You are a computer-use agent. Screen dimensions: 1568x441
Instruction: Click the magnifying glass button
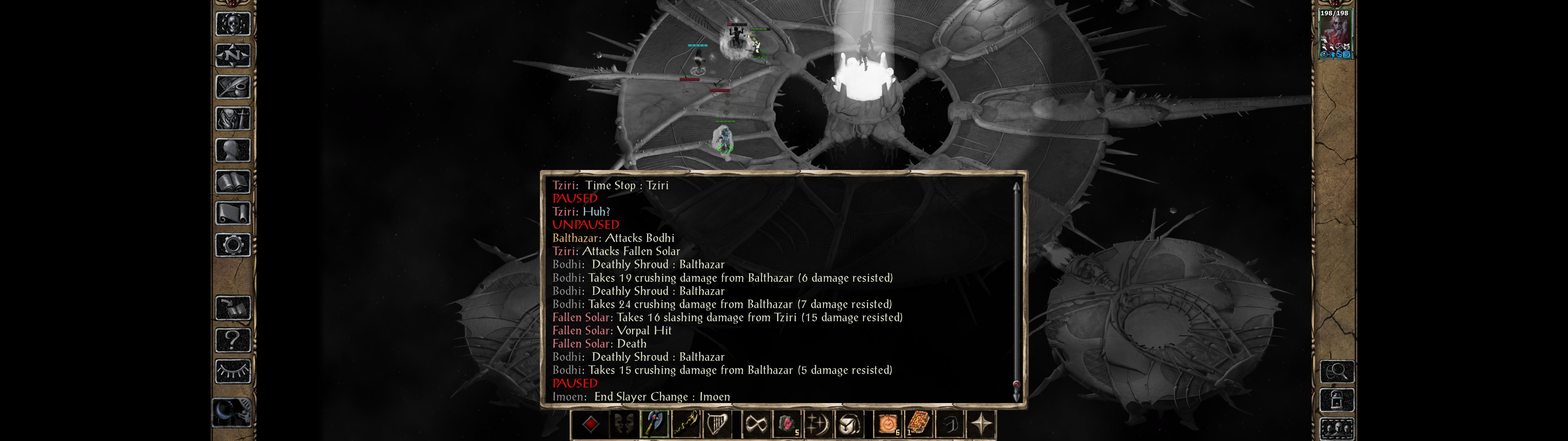point(1337,370)
